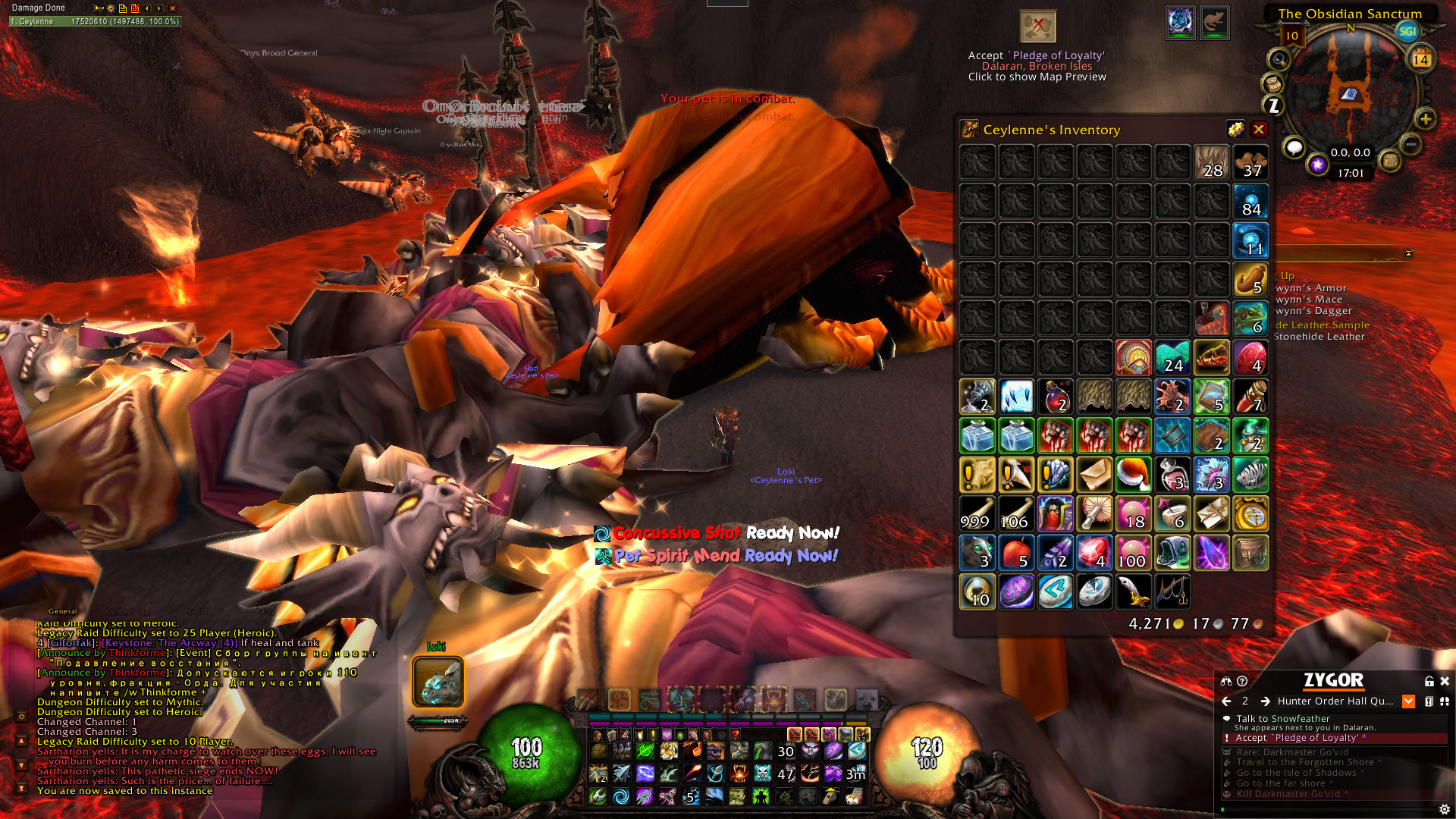Pick the red gem stack of 4
Viewport: 1456px width, 819px height.
point(1094,553)
